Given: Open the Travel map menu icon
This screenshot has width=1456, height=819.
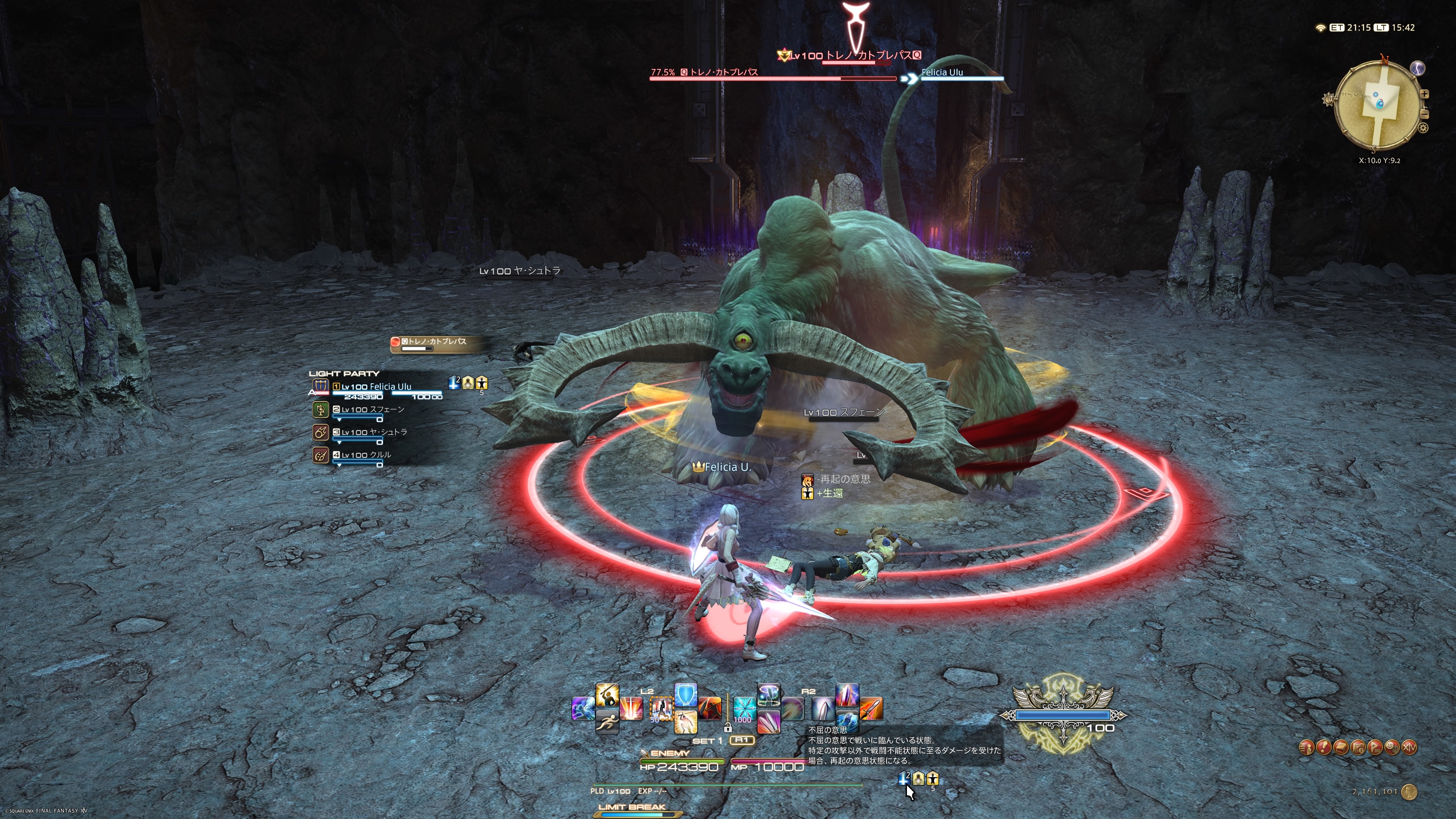Looking at the screenshot, I should pyautogui.click(x=1358, y=748).
